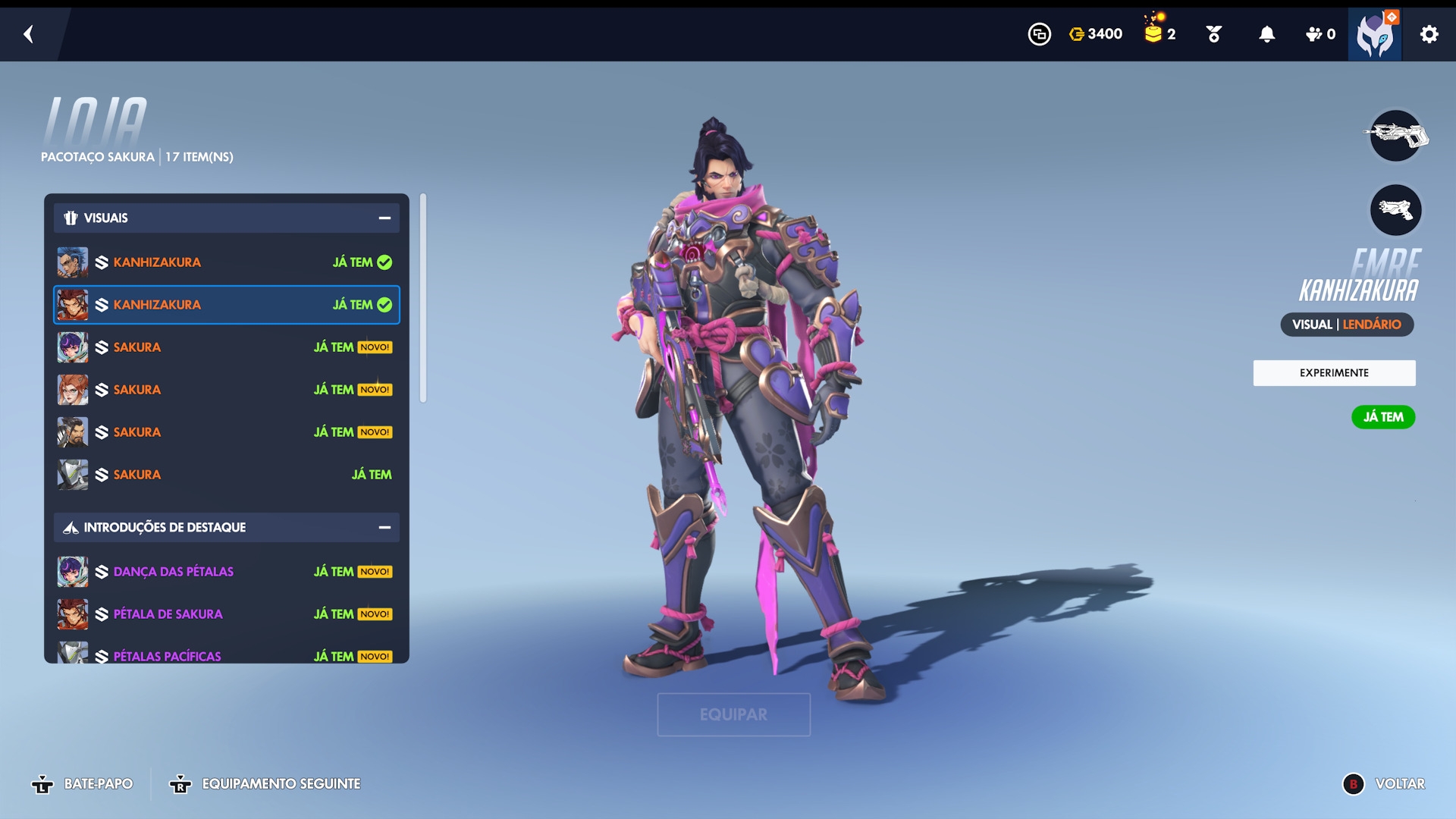Pick Hanzo's Sakura skin row
This screenshot has height=819, width=1456.
(226, 432)
